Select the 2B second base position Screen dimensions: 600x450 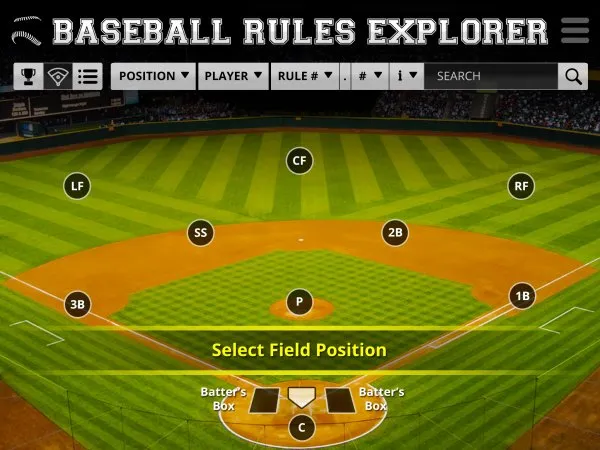tap(395, 233)
